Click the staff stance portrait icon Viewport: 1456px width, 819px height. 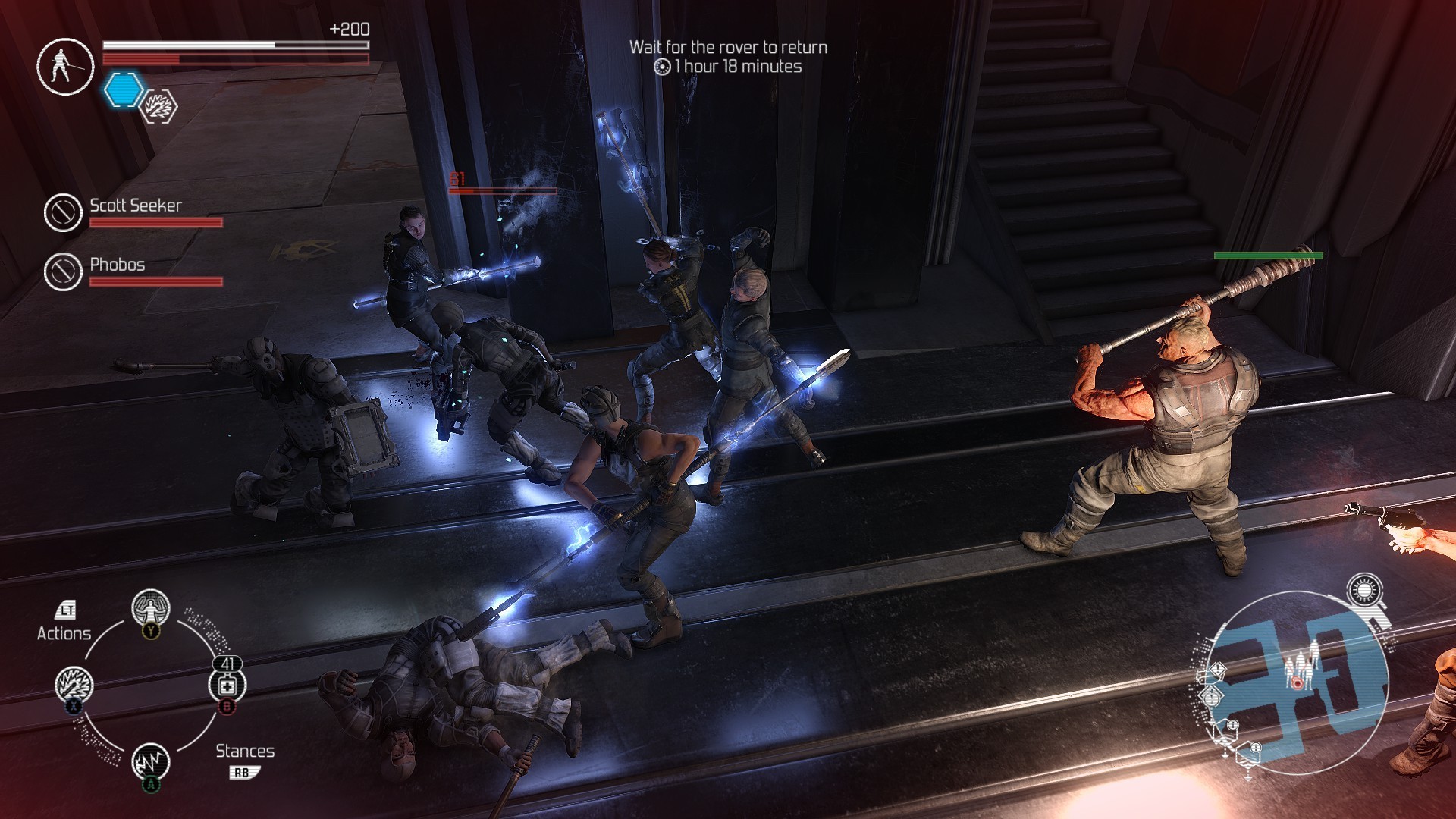[x=65, y=66]
